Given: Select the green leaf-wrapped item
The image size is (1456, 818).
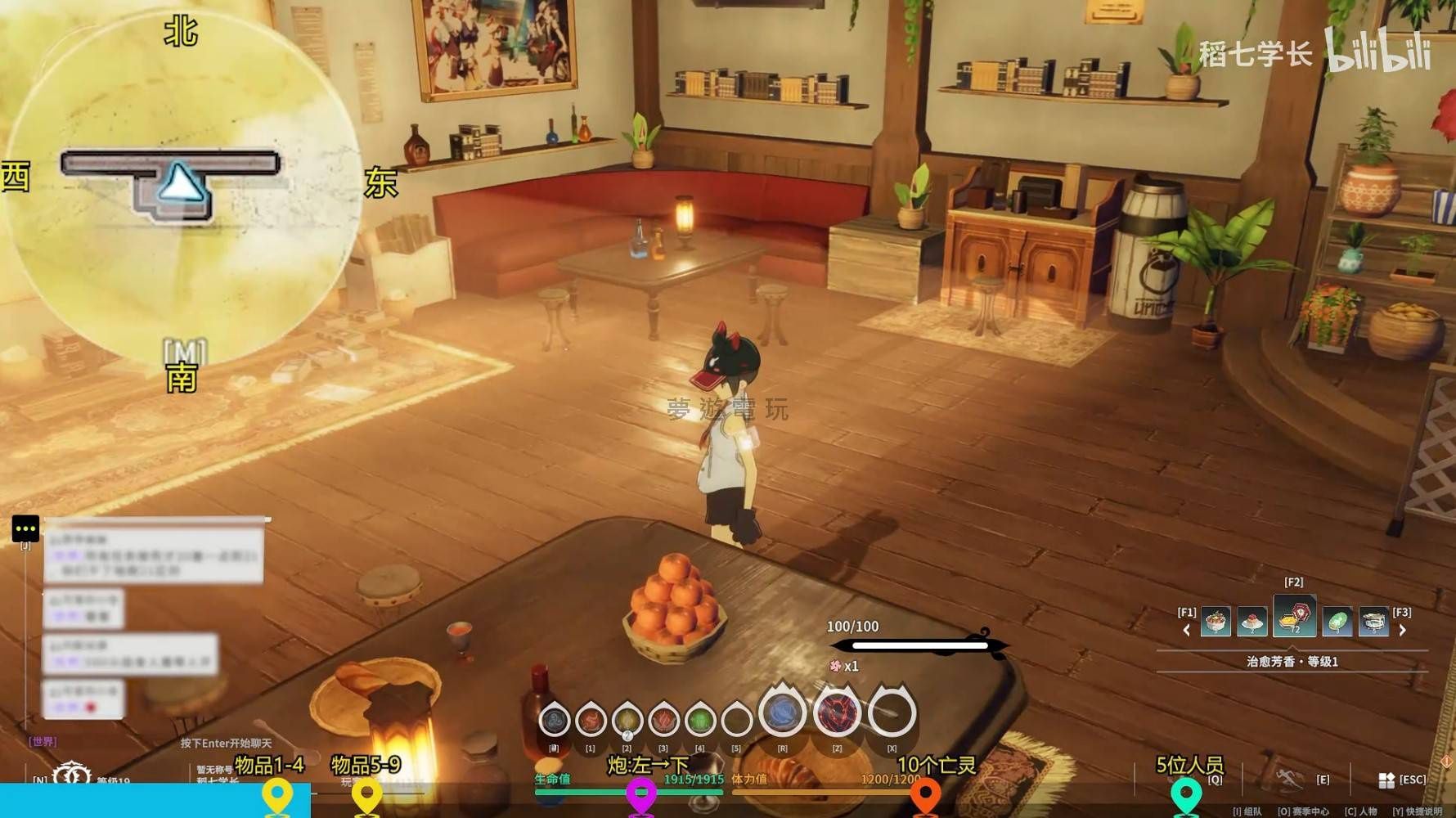Looking at the screenshot, I should coord(1337,622).
